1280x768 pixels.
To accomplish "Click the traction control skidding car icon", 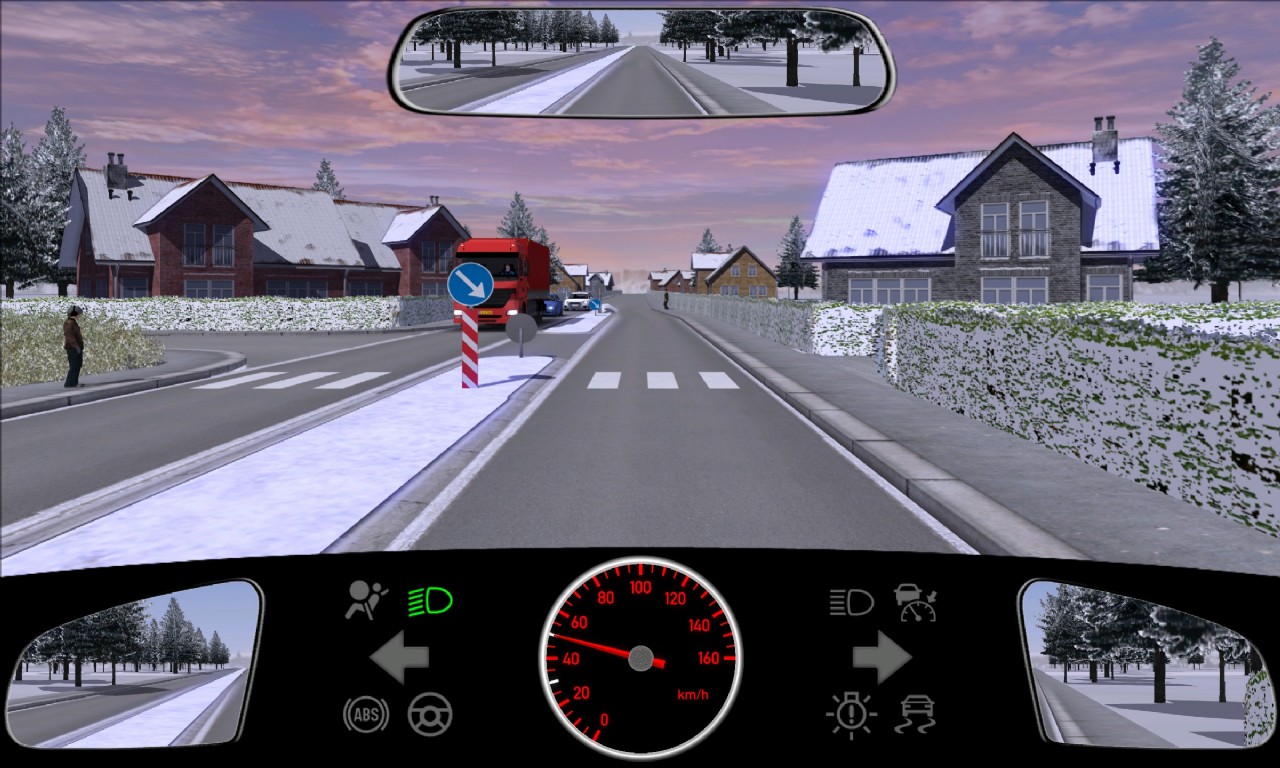I will click(x=915, y=714).
